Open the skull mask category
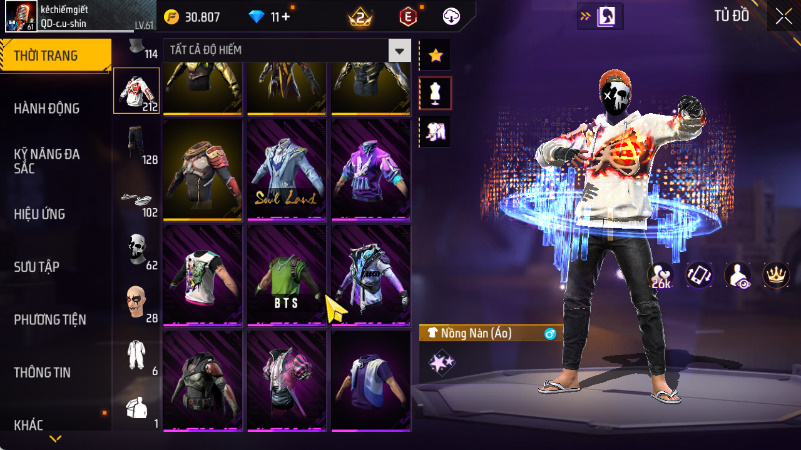The height and width of the screenshot is (450, 801). coord(137,249)
